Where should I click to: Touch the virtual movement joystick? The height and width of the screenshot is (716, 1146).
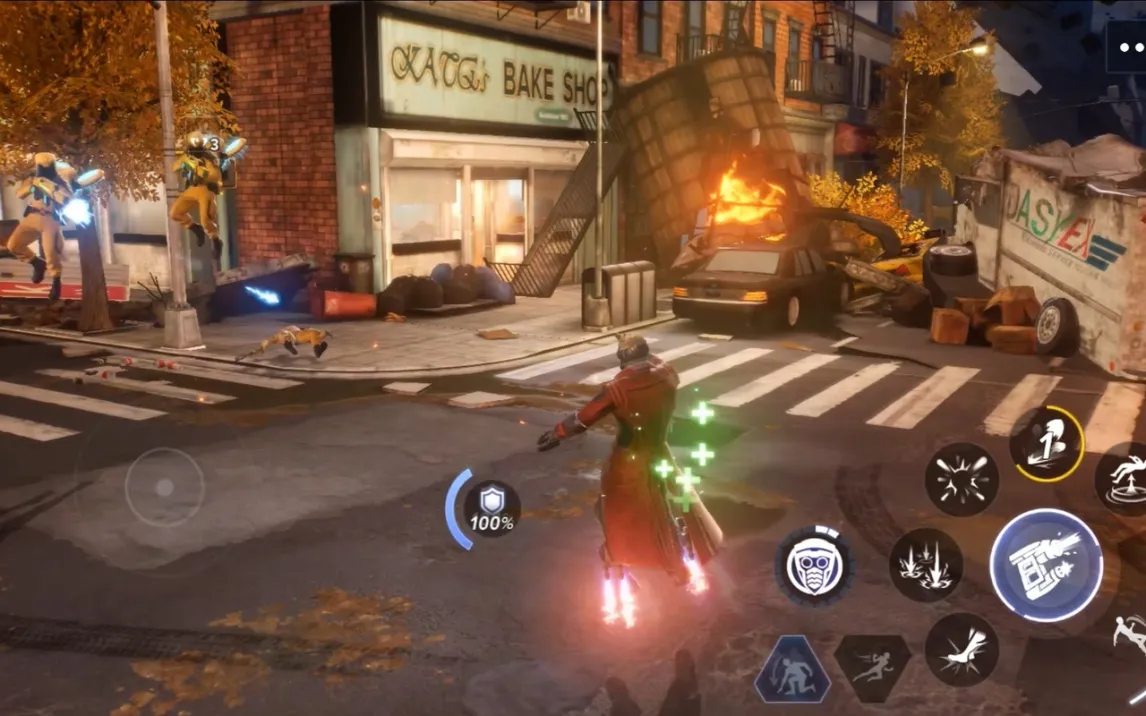click(165, 487)
